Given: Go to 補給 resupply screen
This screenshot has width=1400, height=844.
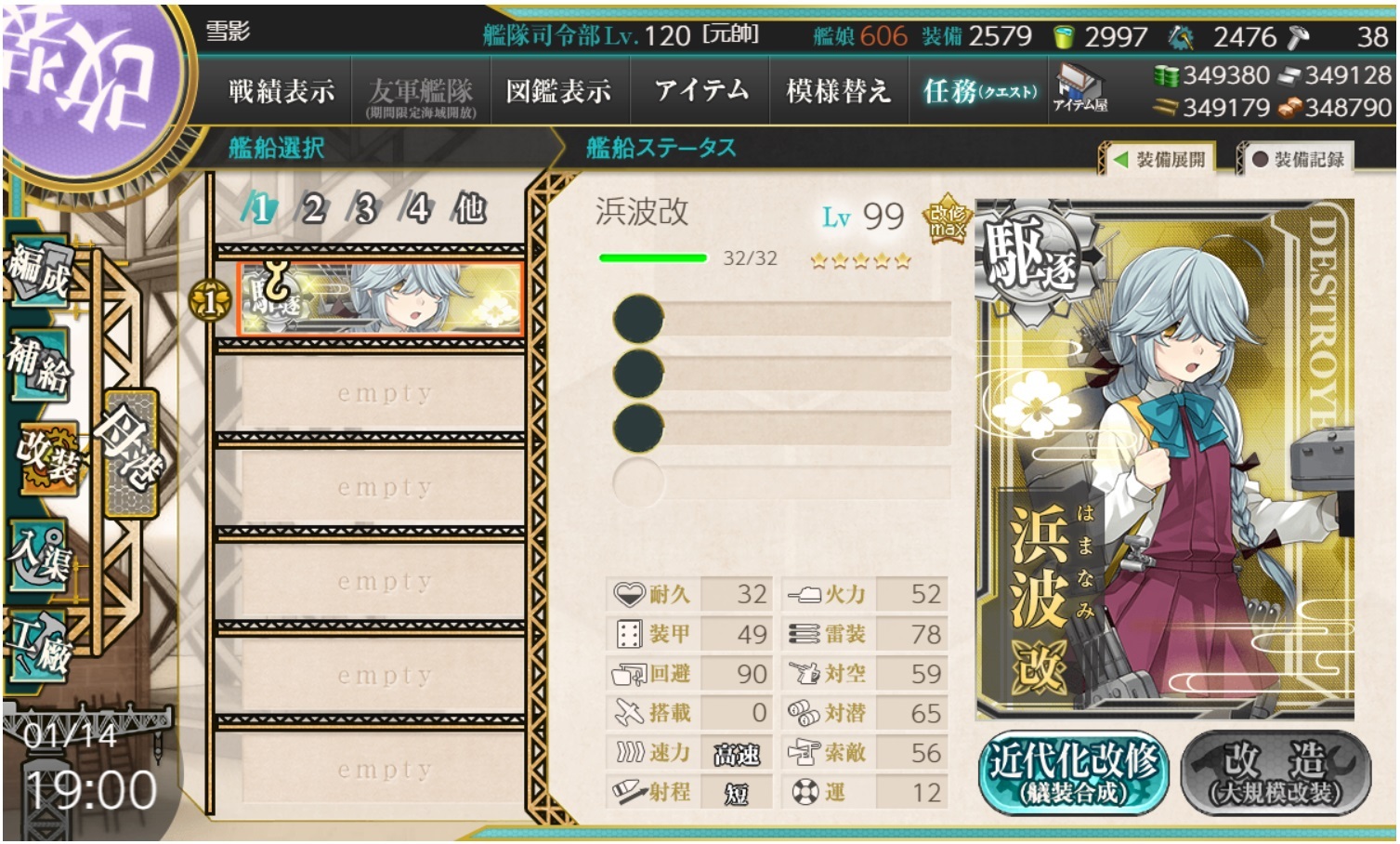Looking at the screenshot, I should click(40, 365).
